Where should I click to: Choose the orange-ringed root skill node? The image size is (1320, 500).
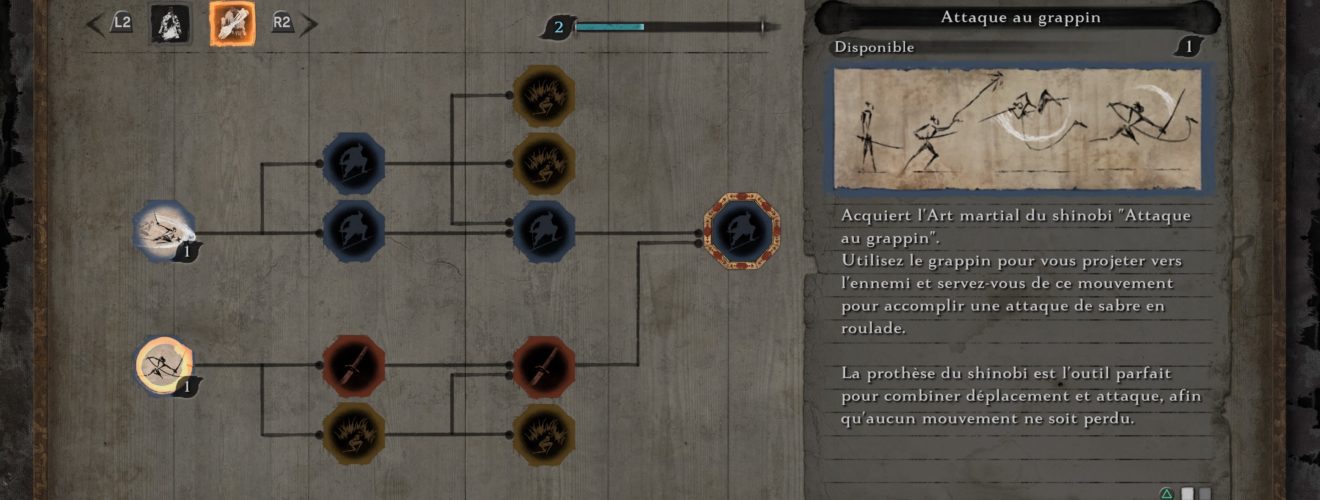coord(163,365)
